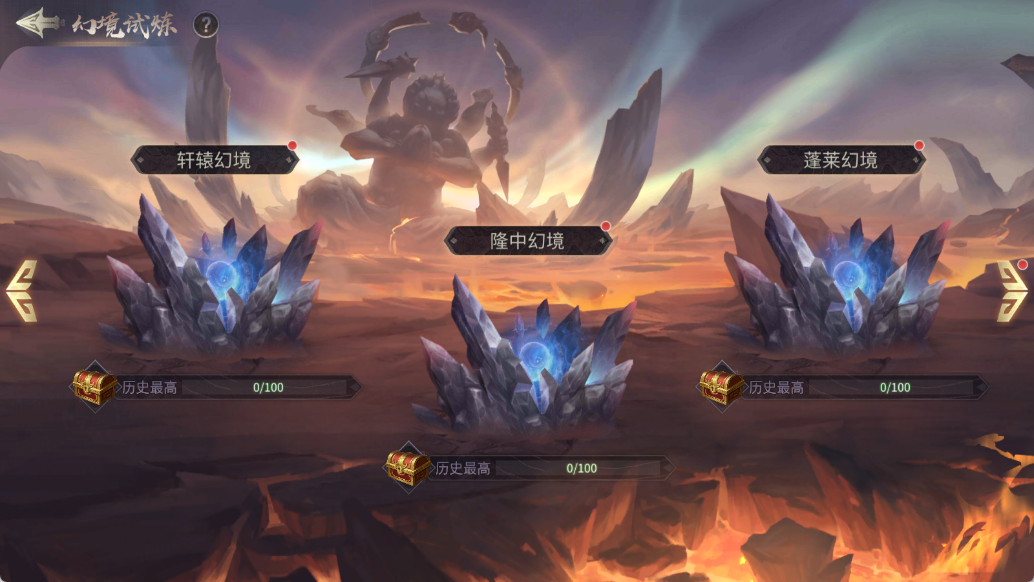This screenshot has width=1034, height=582.
Task: Open the 隆中幻境 treasure chest rewards
Action: [x=408, y=467]
